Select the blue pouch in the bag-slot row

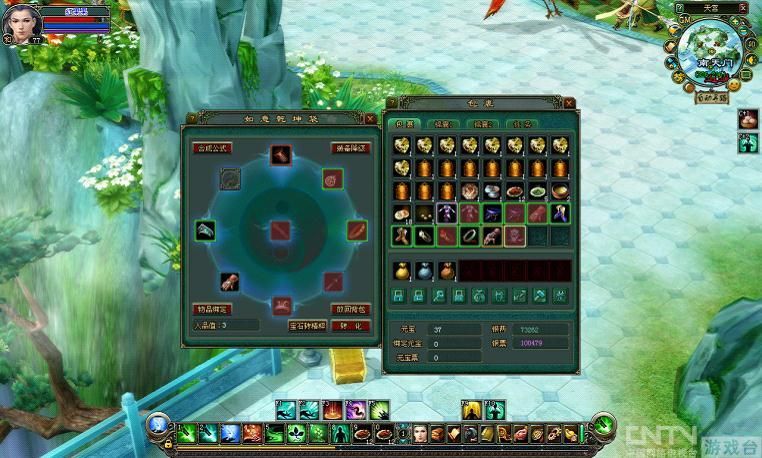point(424,270)
